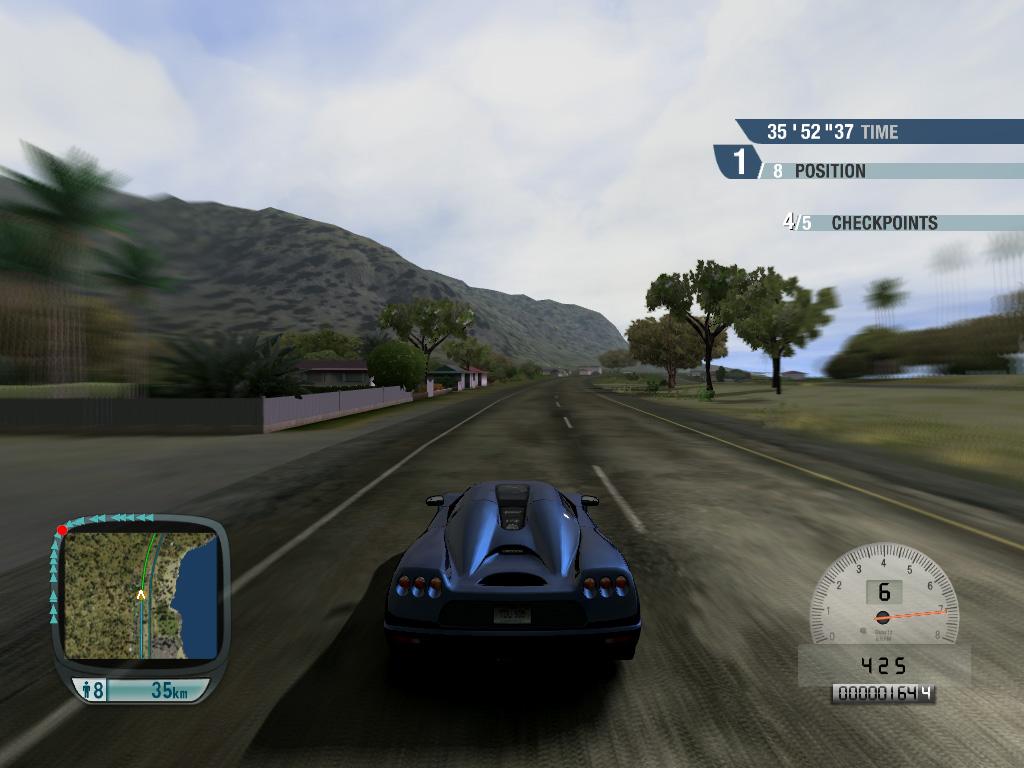Select the nearby players icon below the minimap
This screenshot has width=1024, height=768.
88,689
